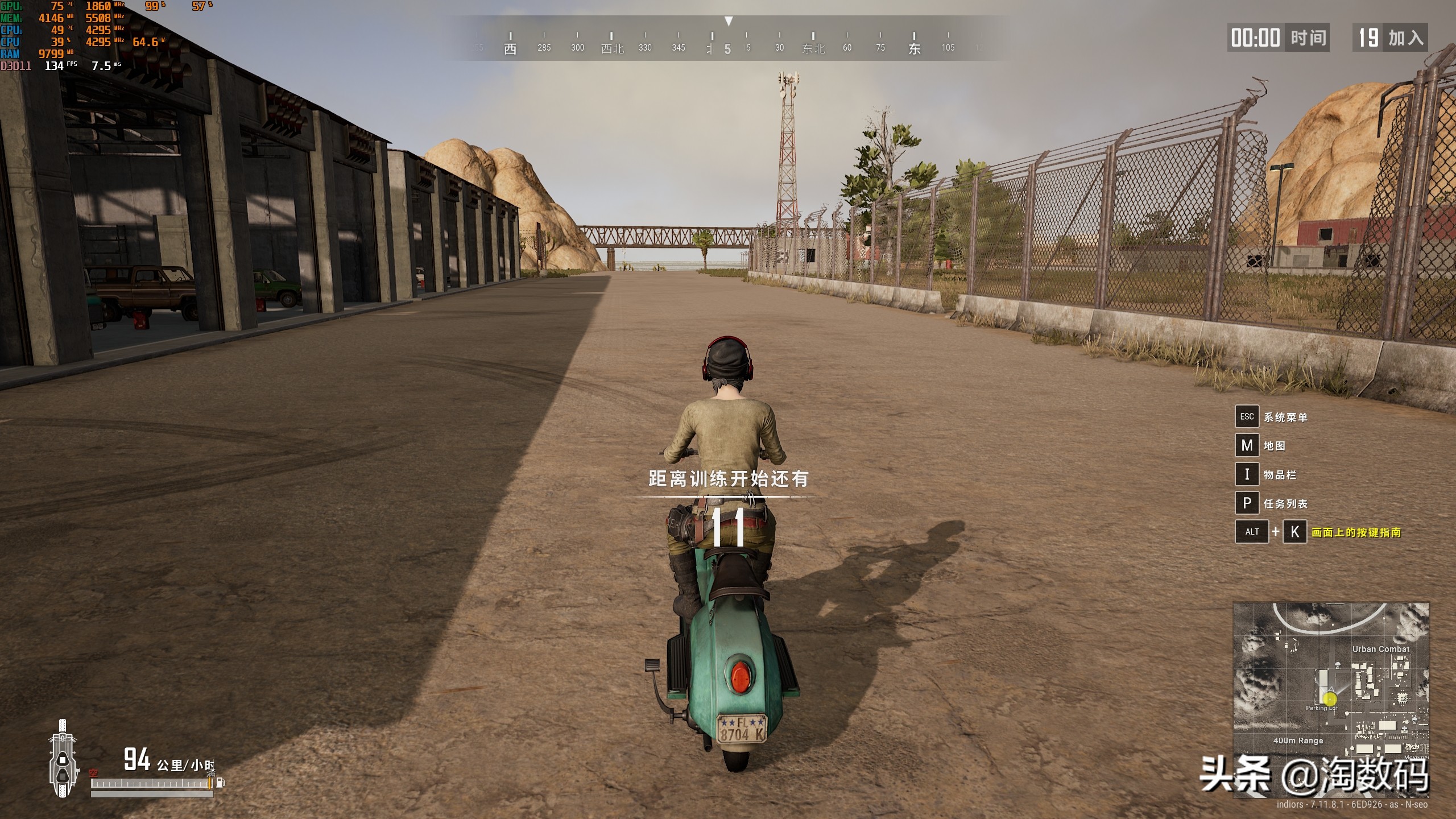Click the motorcycle seat diagram icon
The width and height of the screenshot is (1456, 819).
click(62, 759)
